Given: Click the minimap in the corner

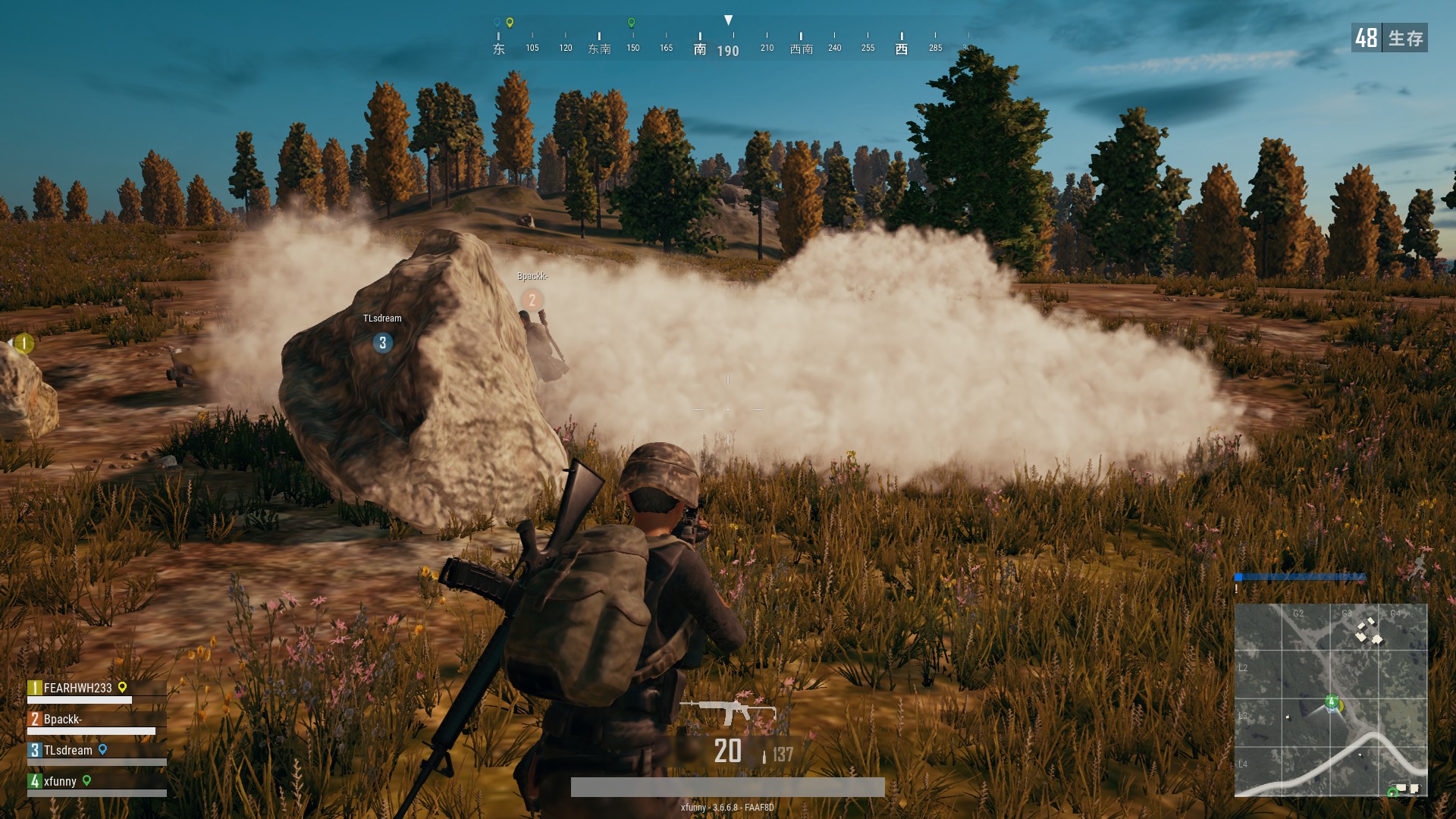Looking at the screenshot, I should tap(1330, 699).
